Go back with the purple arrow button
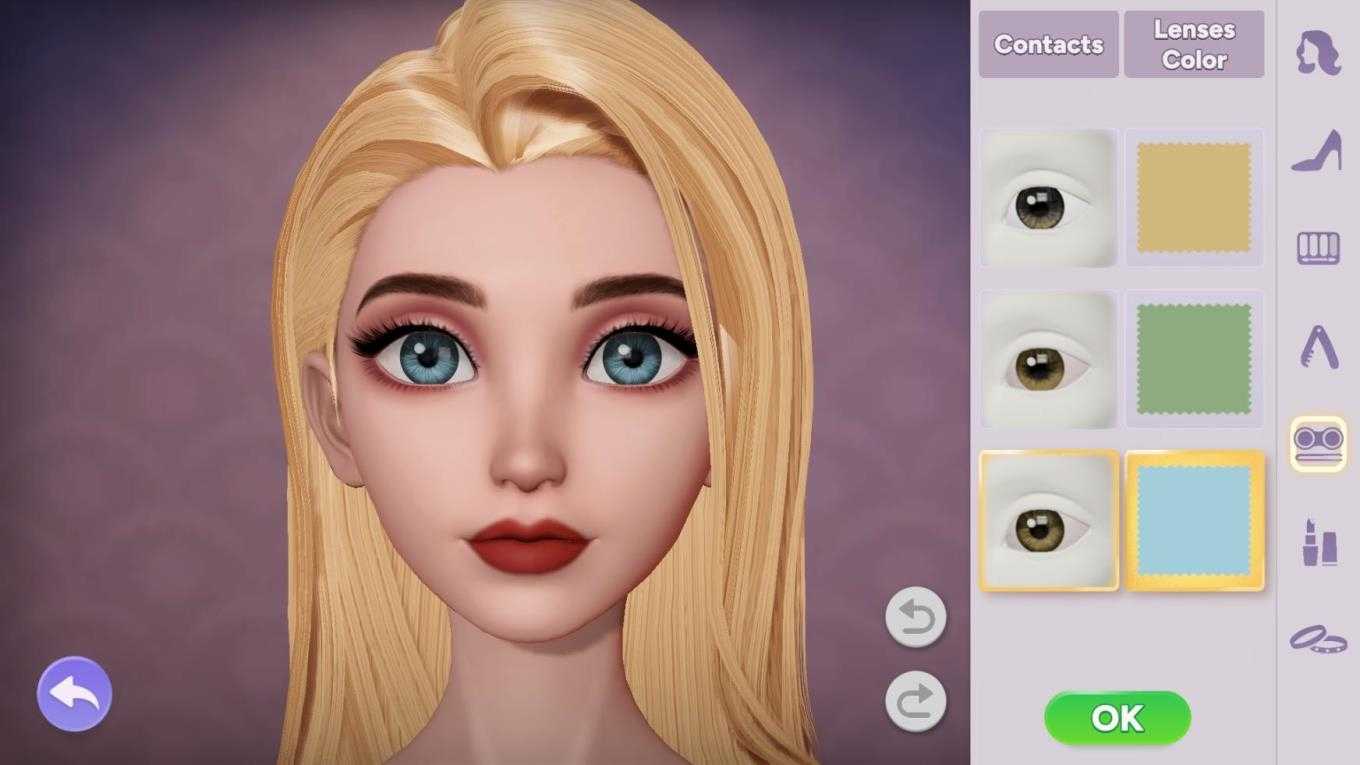 point(74,693)
